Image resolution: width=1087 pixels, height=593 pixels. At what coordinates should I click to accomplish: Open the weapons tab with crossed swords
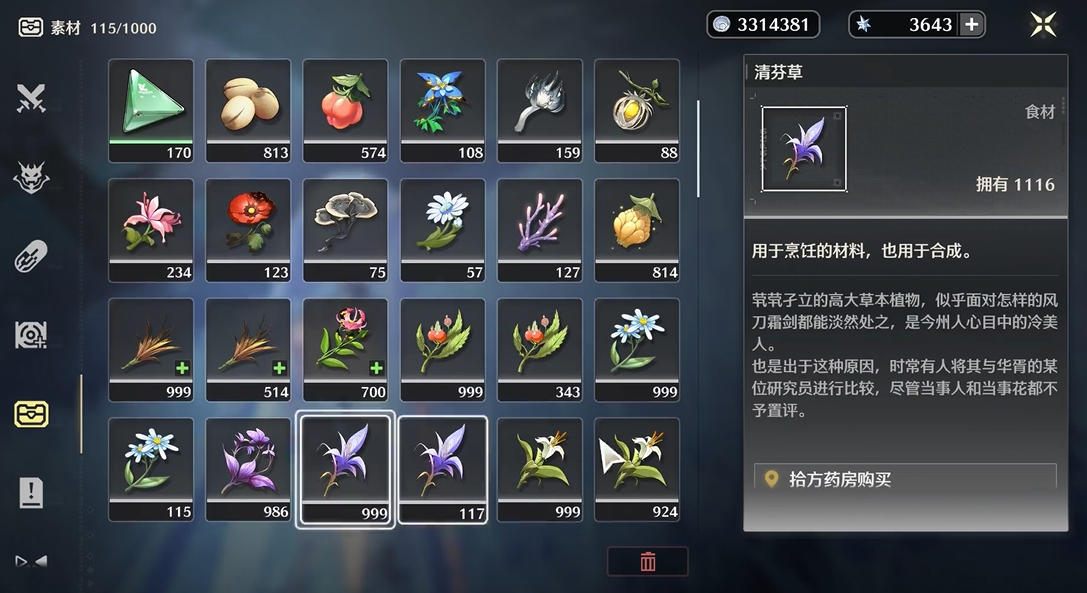click(32, 98)
